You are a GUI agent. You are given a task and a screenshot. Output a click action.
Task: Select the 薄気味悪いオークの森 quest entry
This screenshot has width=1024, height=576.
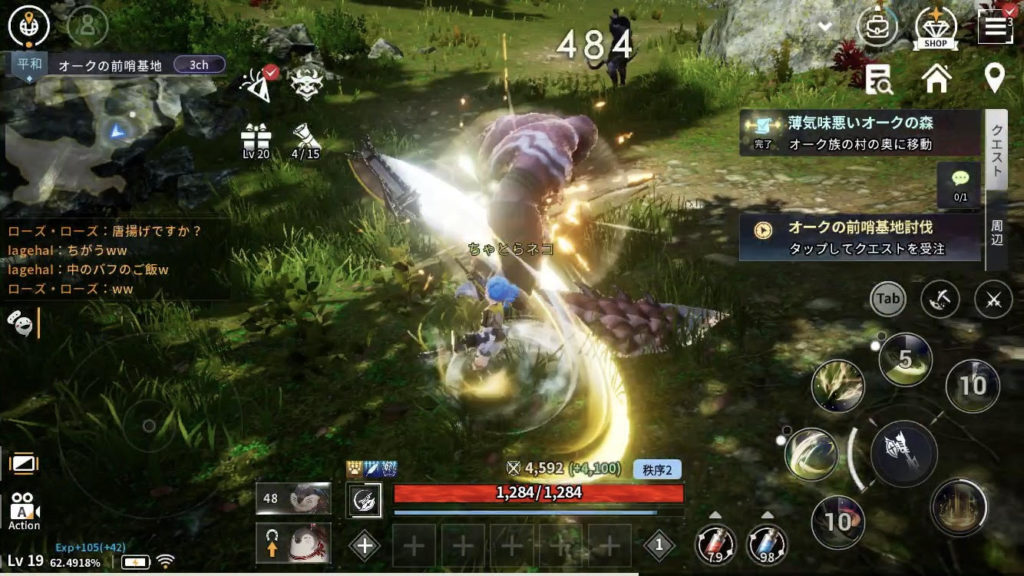[x=860, y=133]
